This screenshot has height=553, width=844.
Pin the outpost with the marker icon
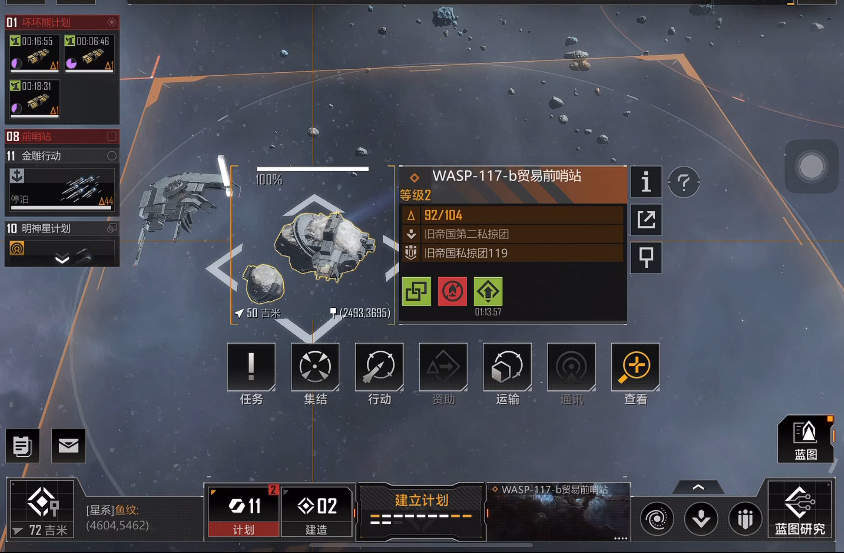[x=646, y=257]
